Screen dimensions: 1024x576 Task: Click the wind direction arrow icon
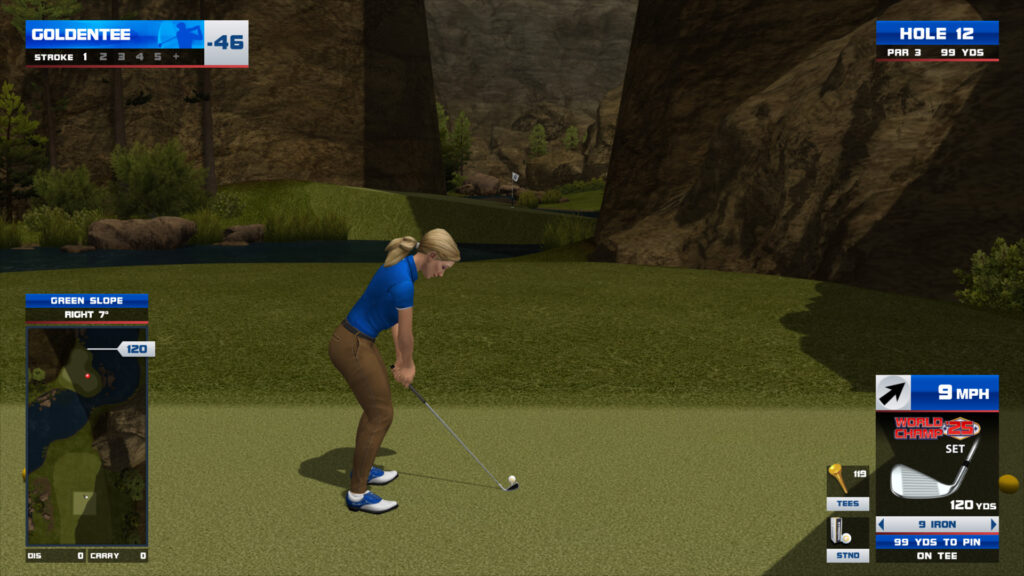click(x=893, y=392)
